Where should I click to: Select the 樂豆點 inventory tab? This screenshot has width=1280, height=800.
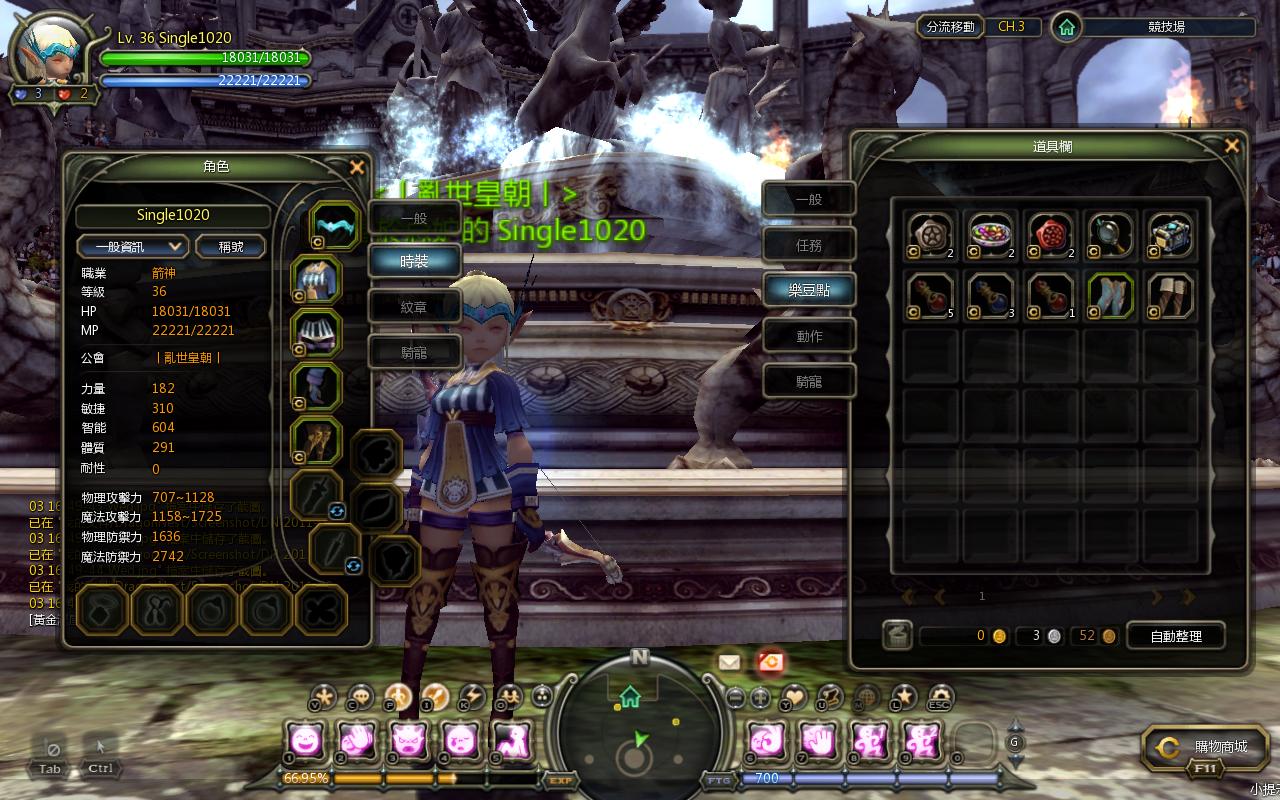click(809, 290)
